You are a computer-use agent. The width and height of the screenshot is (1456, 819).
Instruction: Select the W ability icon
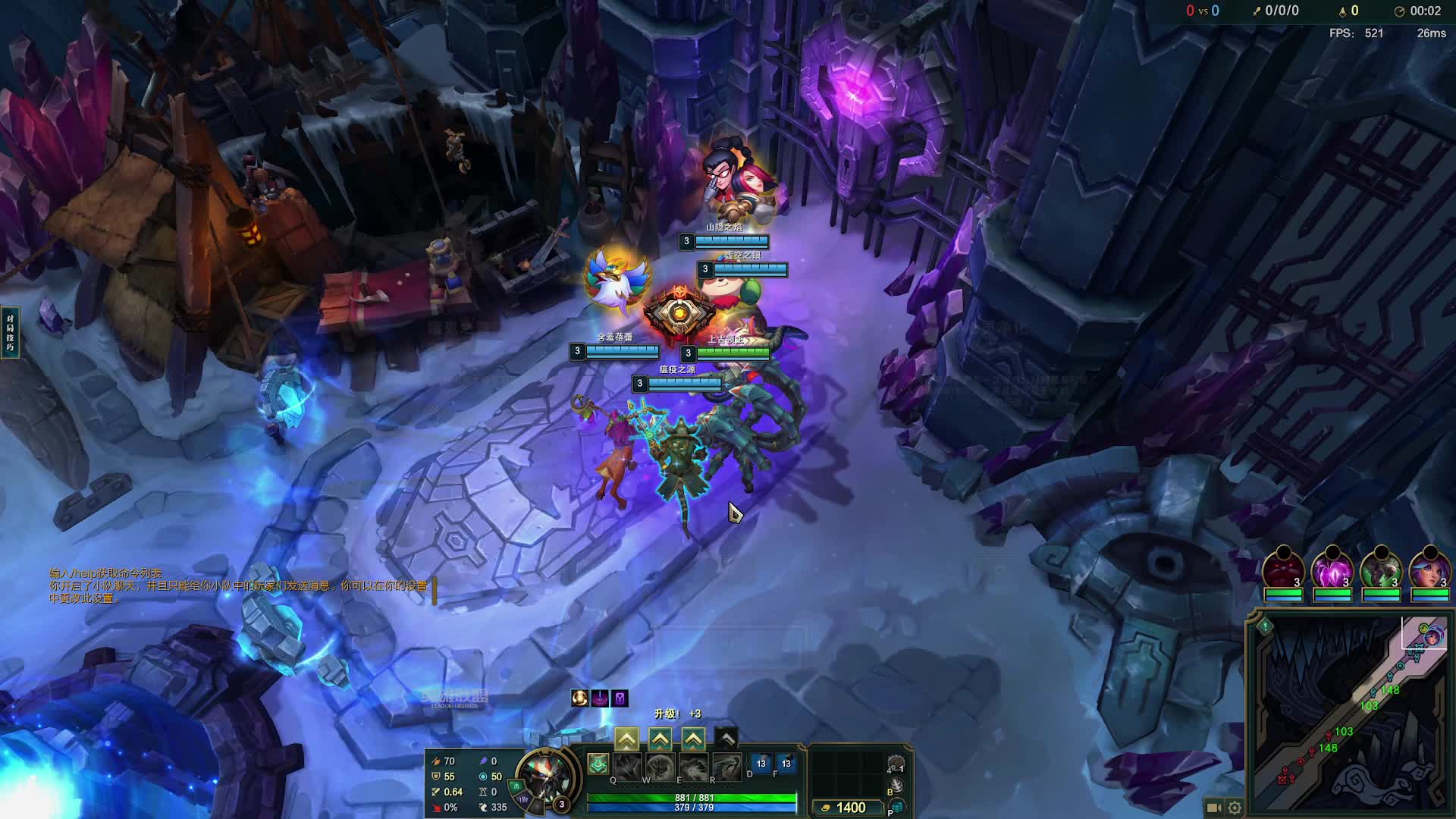pos(661,767)
